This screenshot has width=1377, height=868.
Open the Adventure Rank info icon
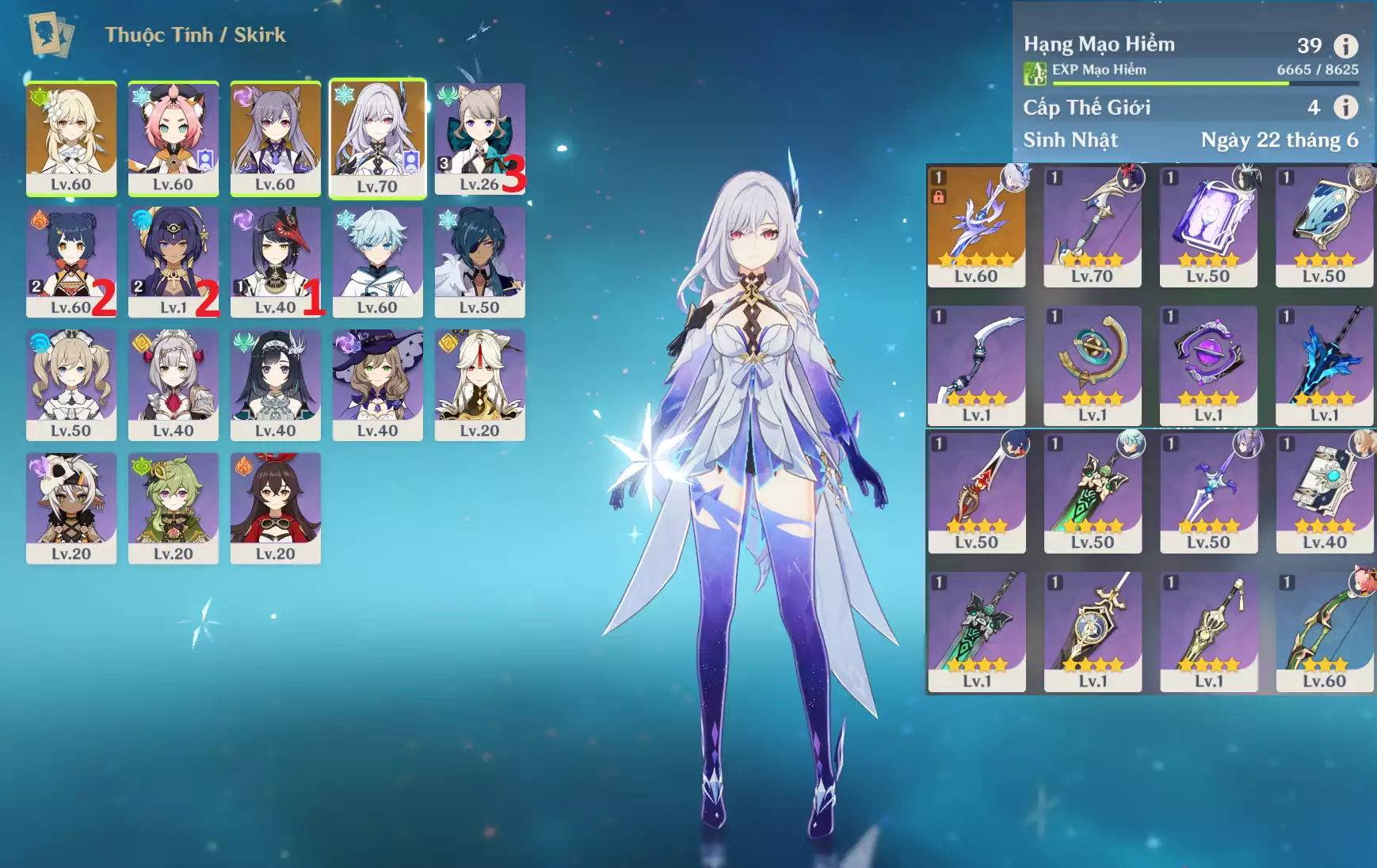click(x=1345, y=46)
